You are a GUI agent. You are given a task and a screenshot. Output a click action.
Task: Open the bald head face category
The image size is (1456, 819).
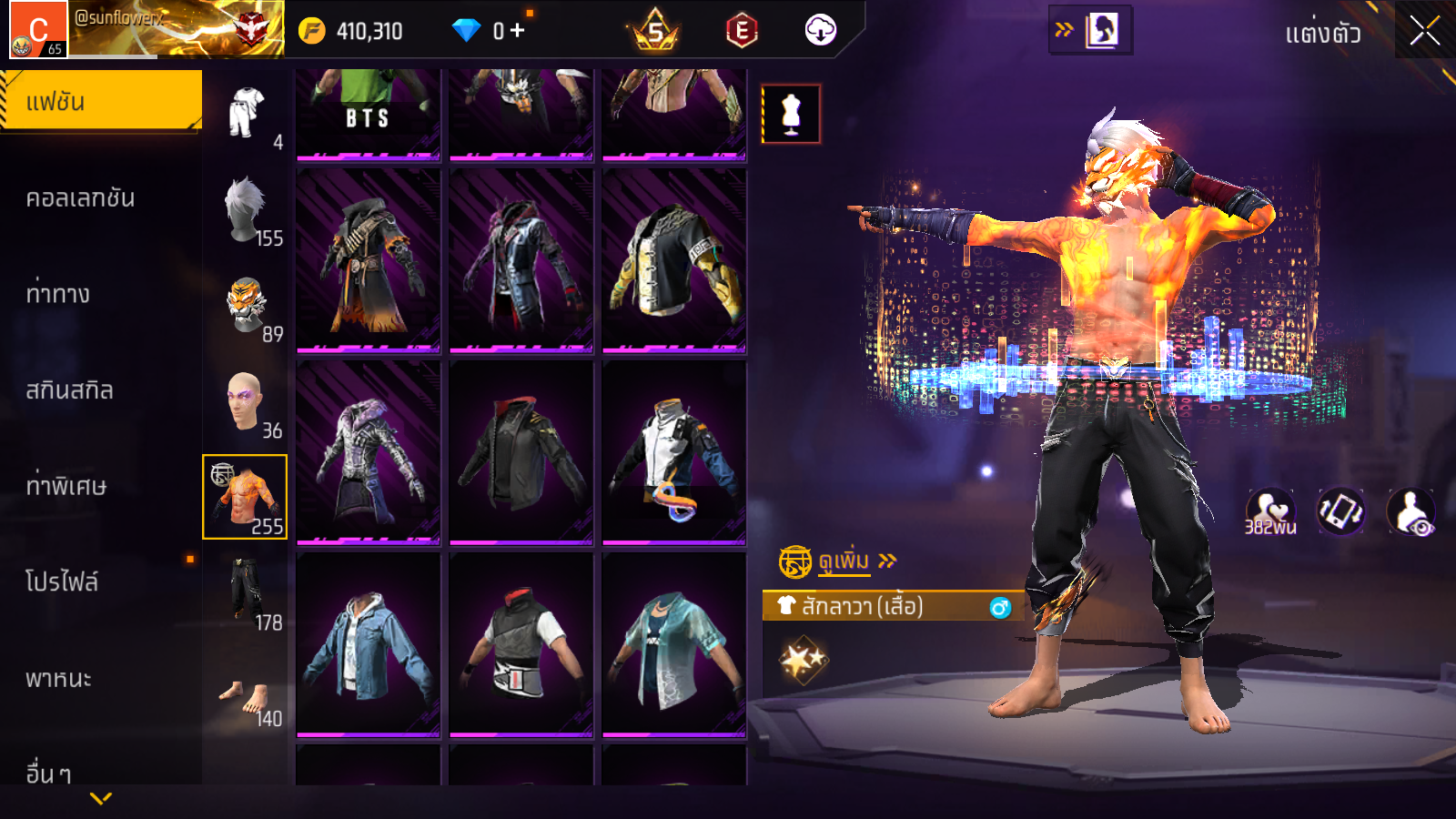click(x=246, y=402)
